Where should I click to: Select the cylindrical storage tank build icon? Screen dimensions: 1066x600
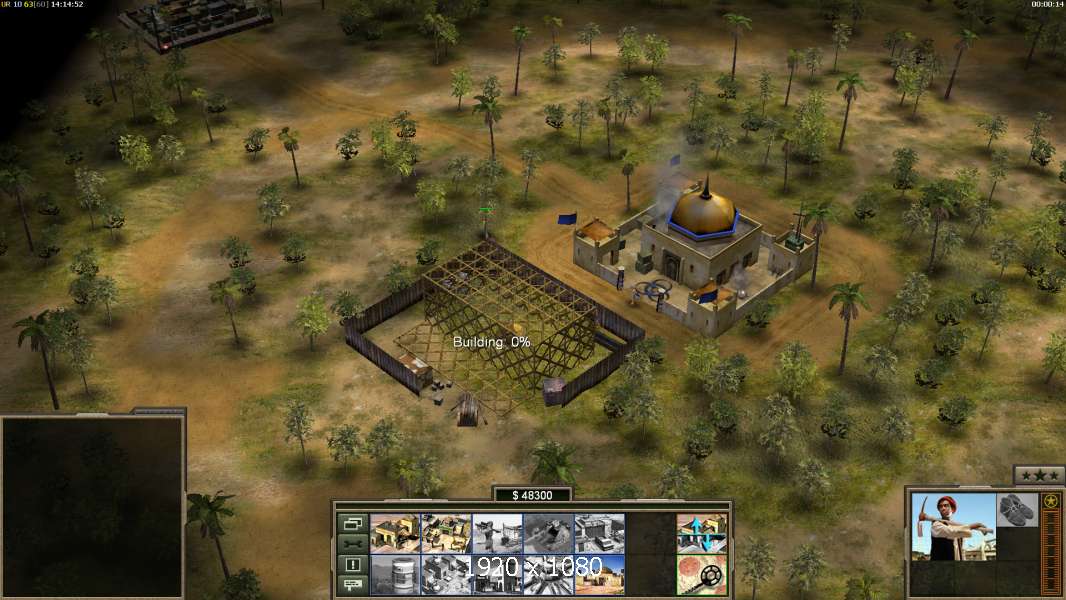pyautogui.click(x=395, y=575)
